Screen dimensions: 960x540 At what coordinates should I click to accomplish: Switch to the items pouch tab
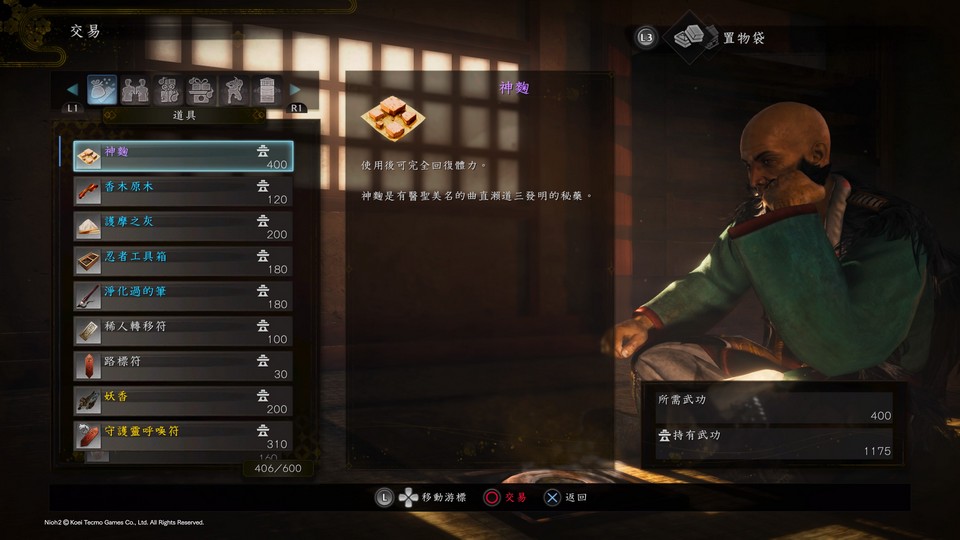click(102, 90)
